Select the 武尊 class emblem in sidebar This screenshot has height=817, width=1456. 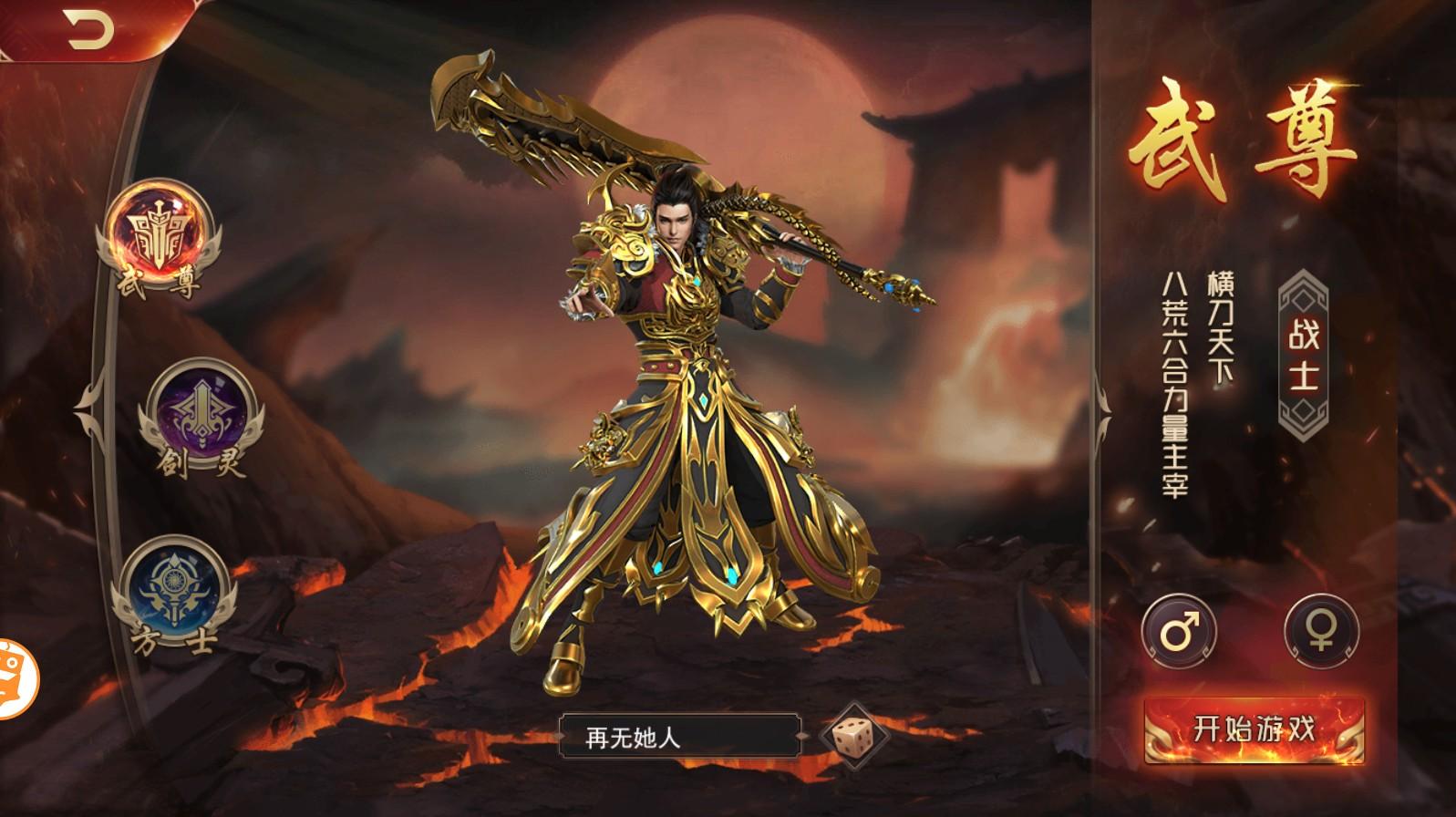157,233
